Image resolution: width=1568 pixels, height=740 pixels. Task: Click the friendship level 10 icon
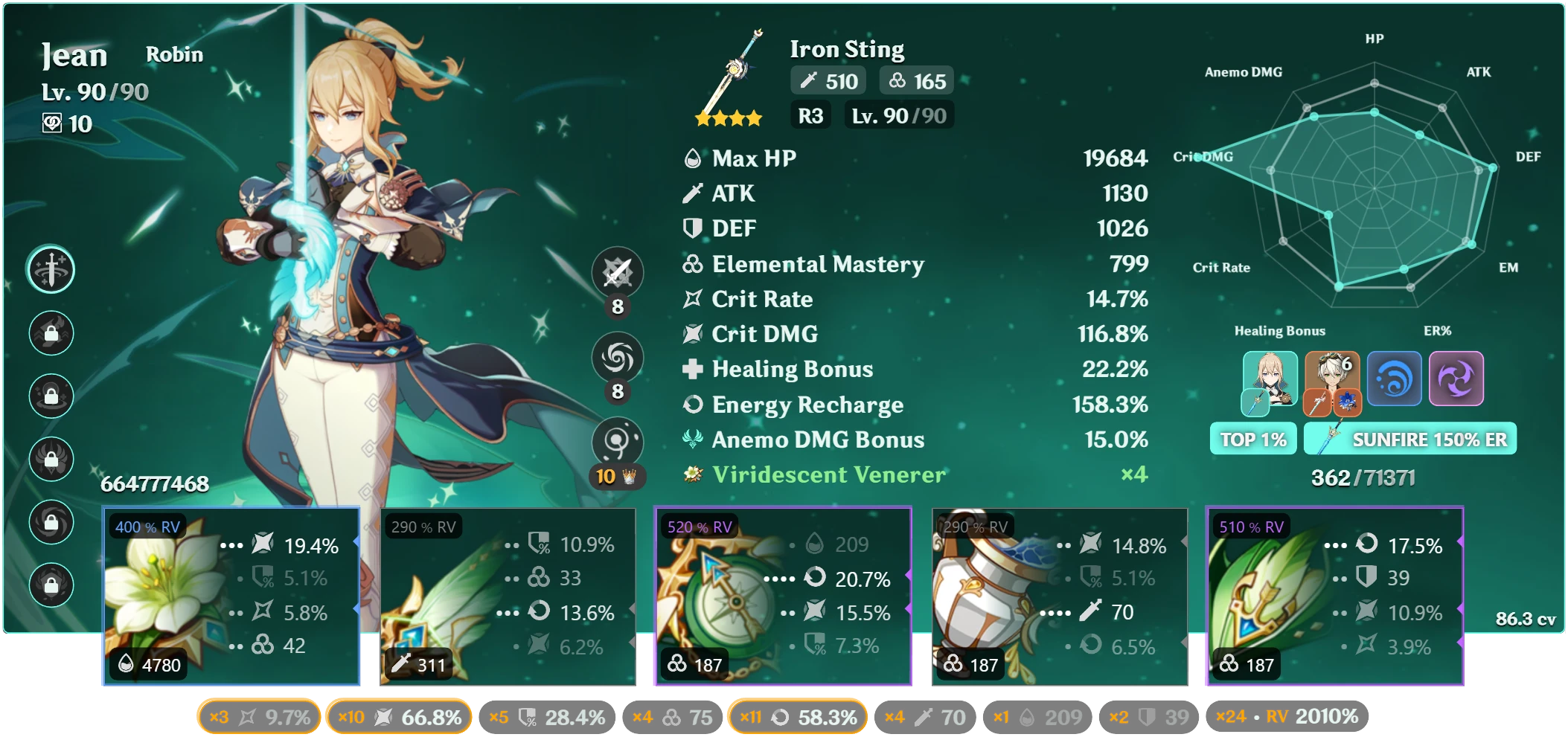[x=52, y=124]
